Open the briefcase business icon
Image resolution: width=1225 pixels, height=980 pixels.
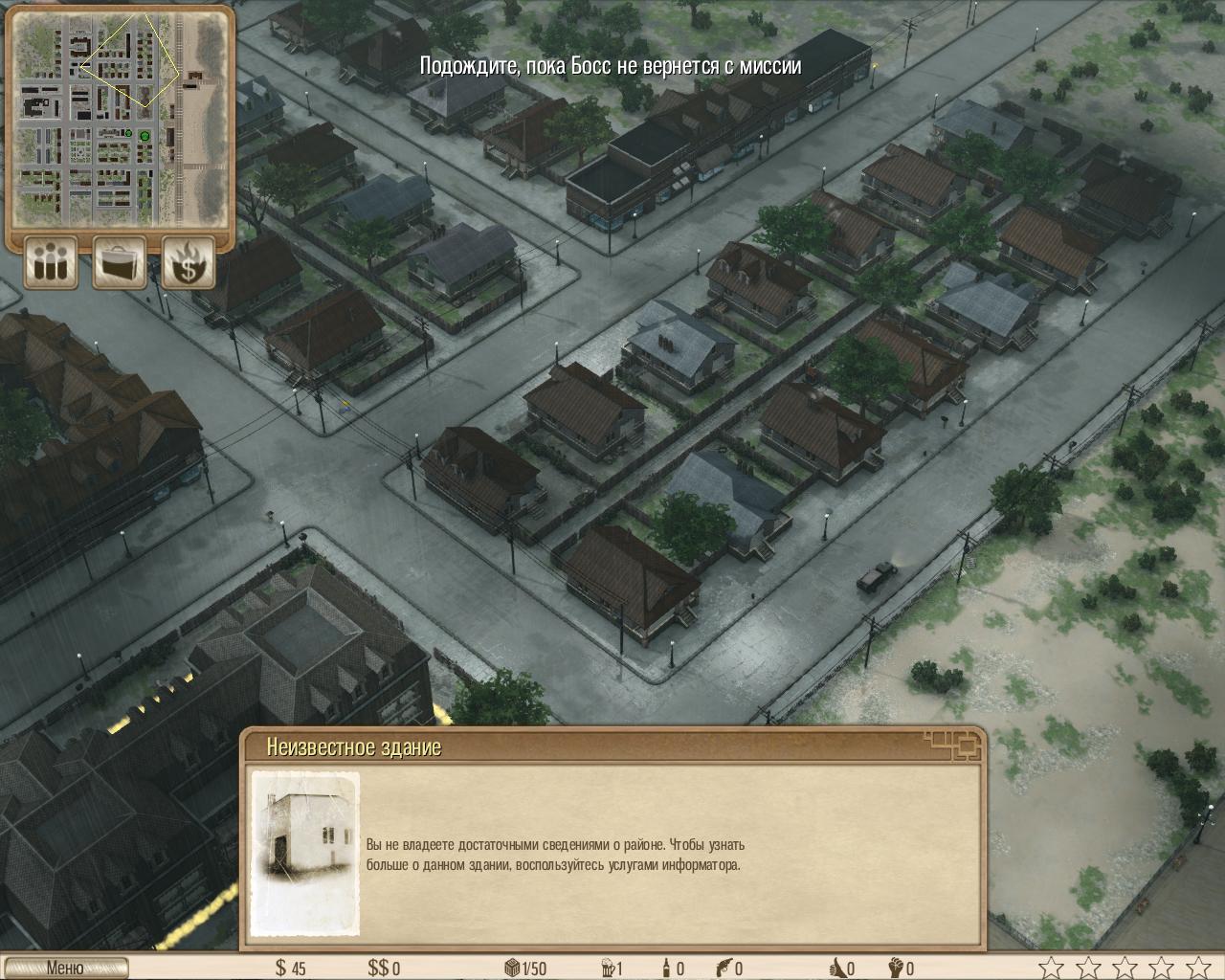pyautogui.click(x=120, y=261)
